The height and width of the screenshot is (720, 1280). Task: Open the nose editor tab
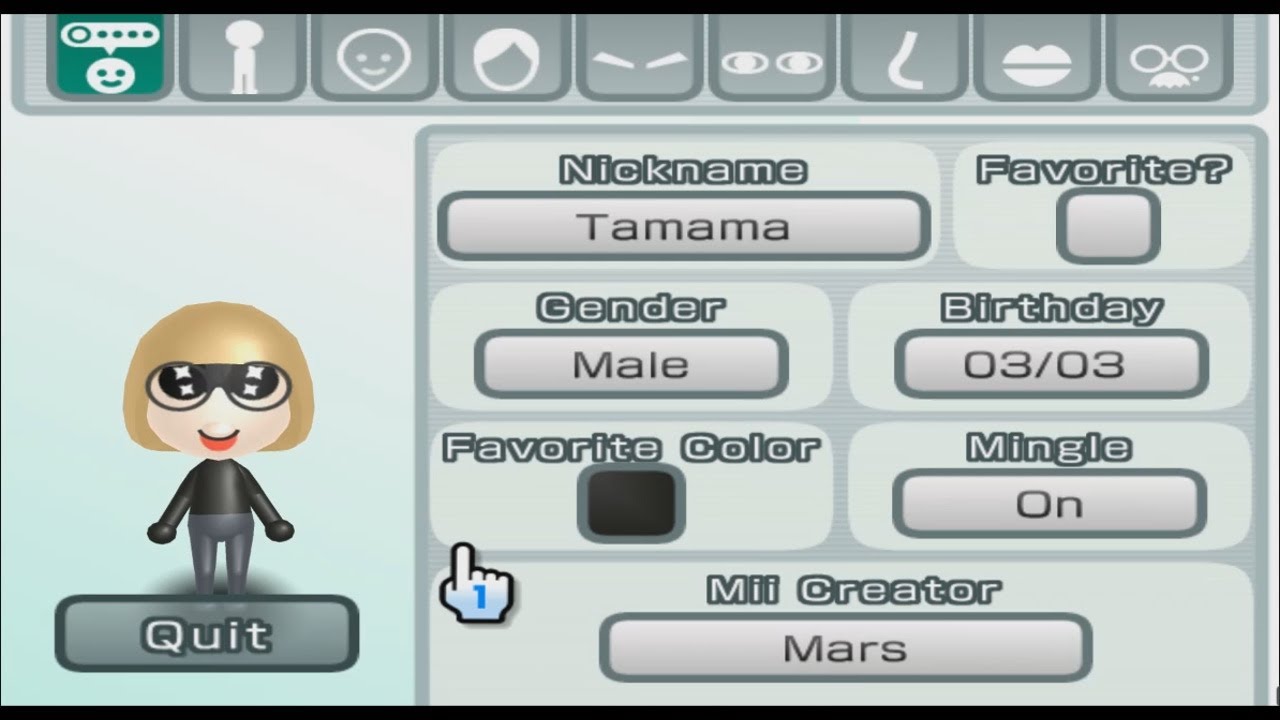(x=904, y=55)
